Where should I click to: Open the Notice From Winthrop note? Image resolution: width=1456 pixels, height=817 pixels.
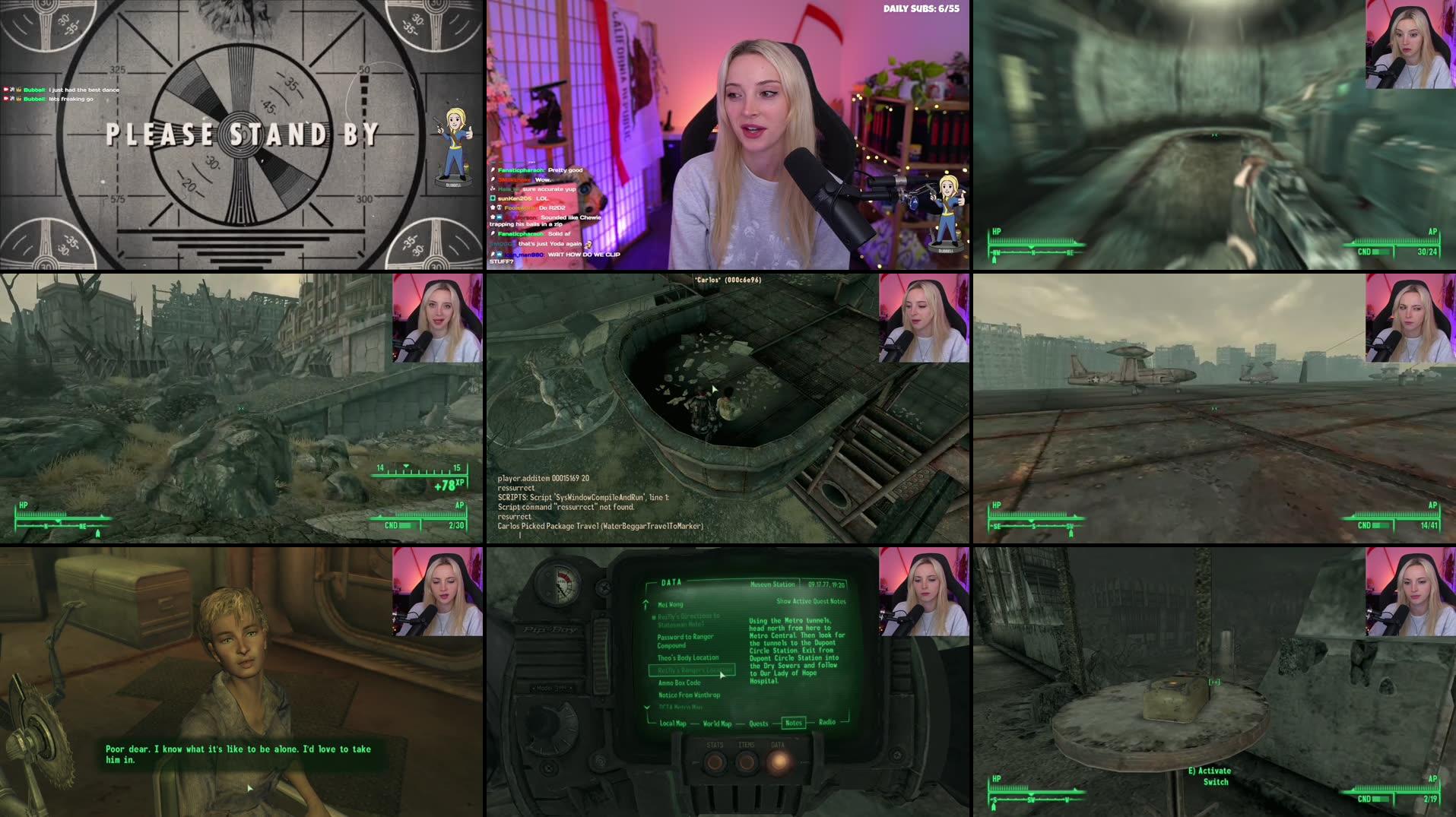coord(689,695)
